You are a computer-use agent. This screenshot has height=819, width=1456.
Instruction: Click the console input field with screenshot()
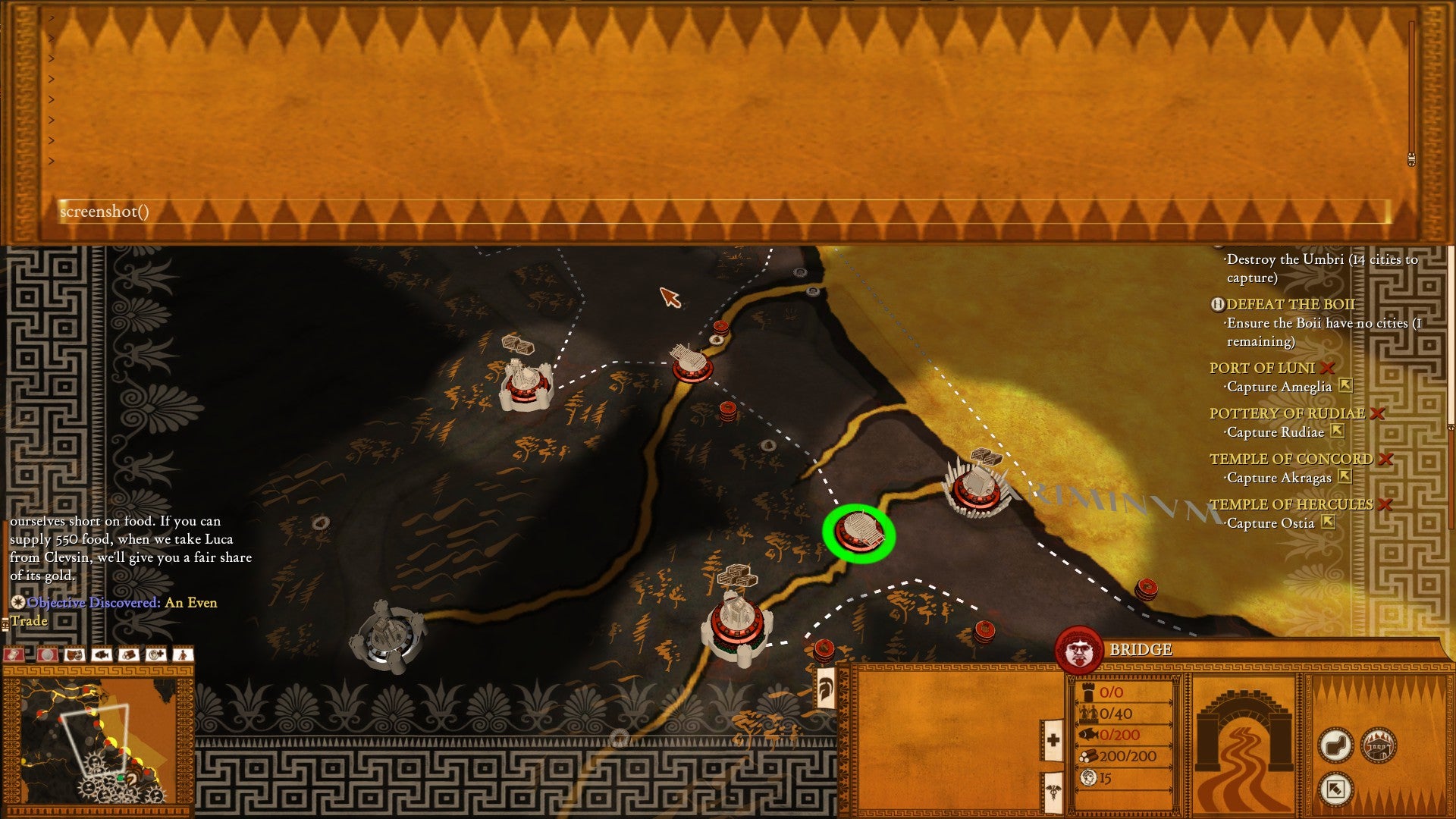coord(720,212)
